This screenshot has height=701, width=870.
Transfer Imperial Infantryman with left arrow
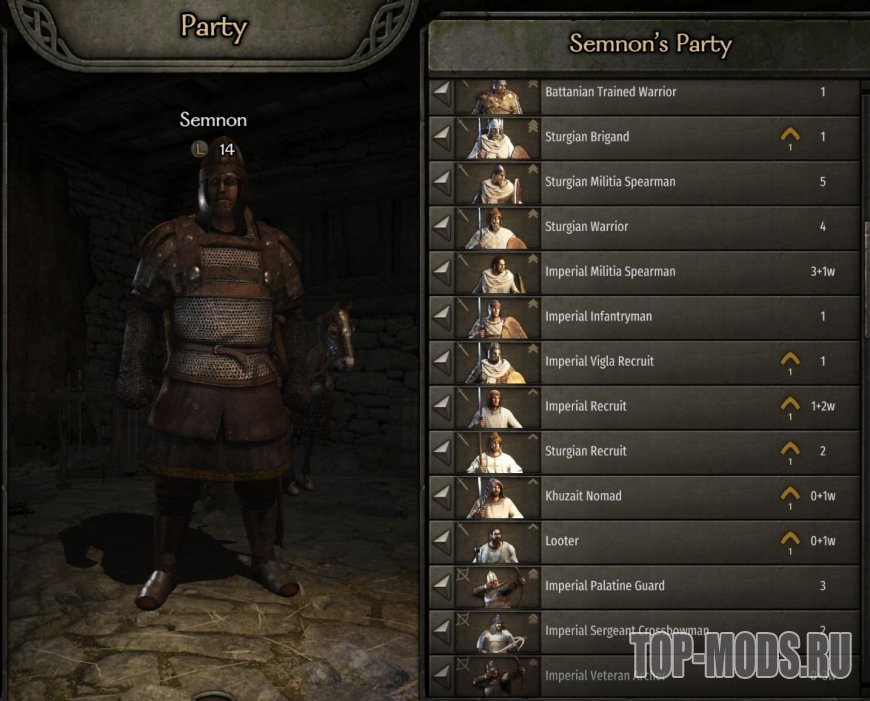(441, 317)
